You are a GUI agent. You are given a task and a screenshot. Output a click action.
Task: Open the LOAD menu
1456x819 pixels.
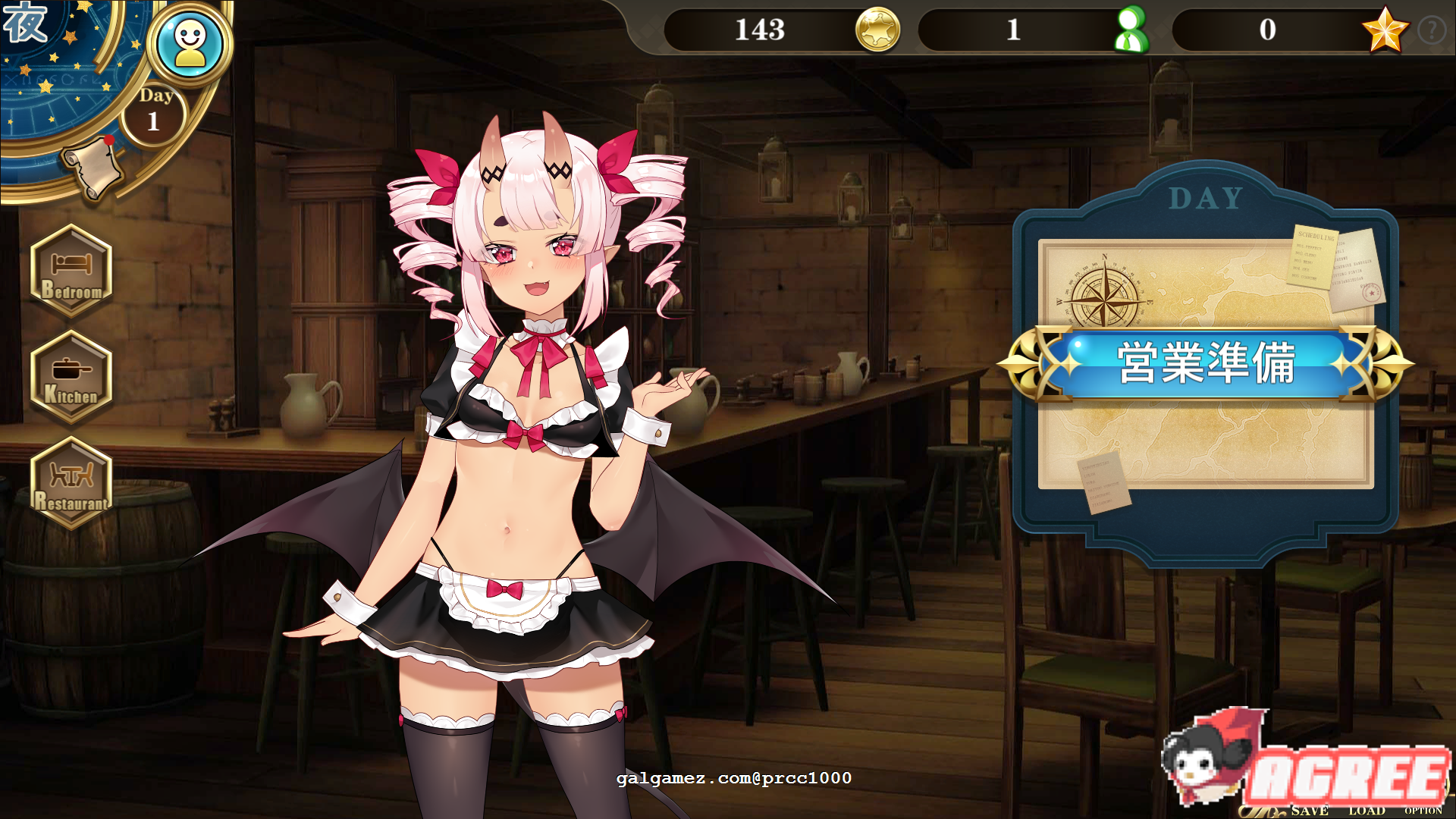(x=1367, y=809)
